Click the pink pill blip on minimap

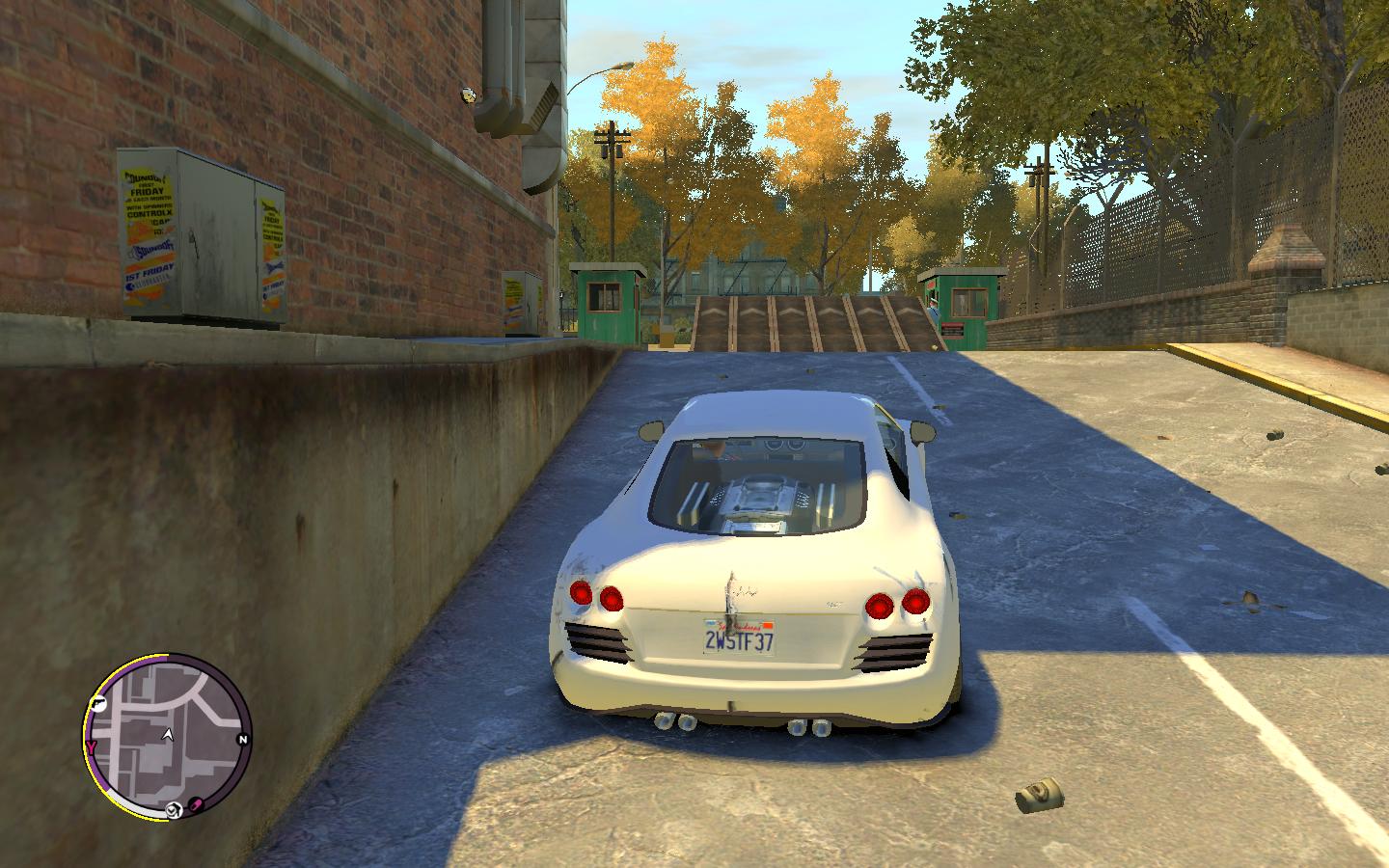tap(195, 804)
